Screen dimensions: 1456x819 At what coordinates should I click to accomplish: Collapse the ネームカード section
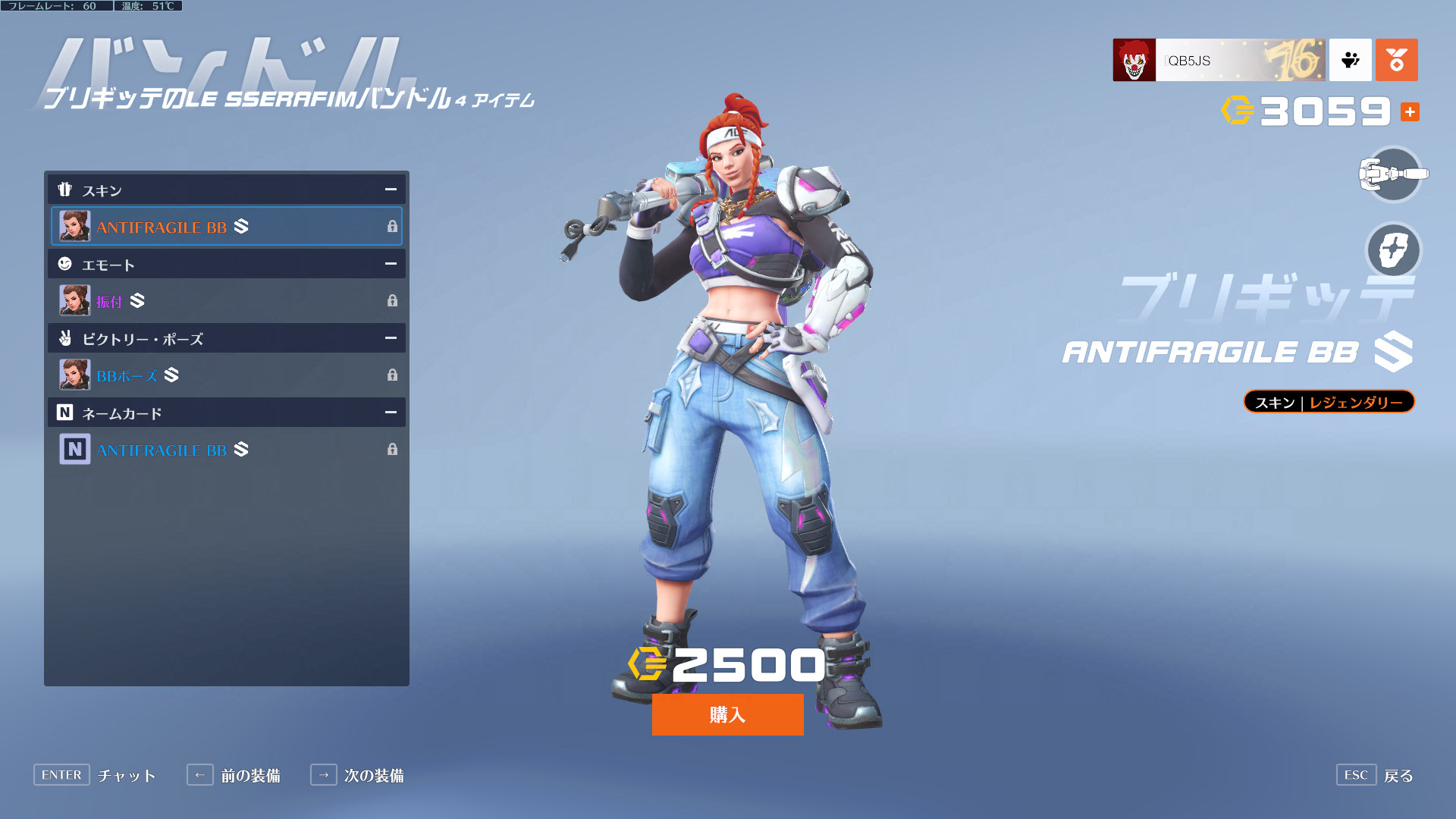coord(391,413)
